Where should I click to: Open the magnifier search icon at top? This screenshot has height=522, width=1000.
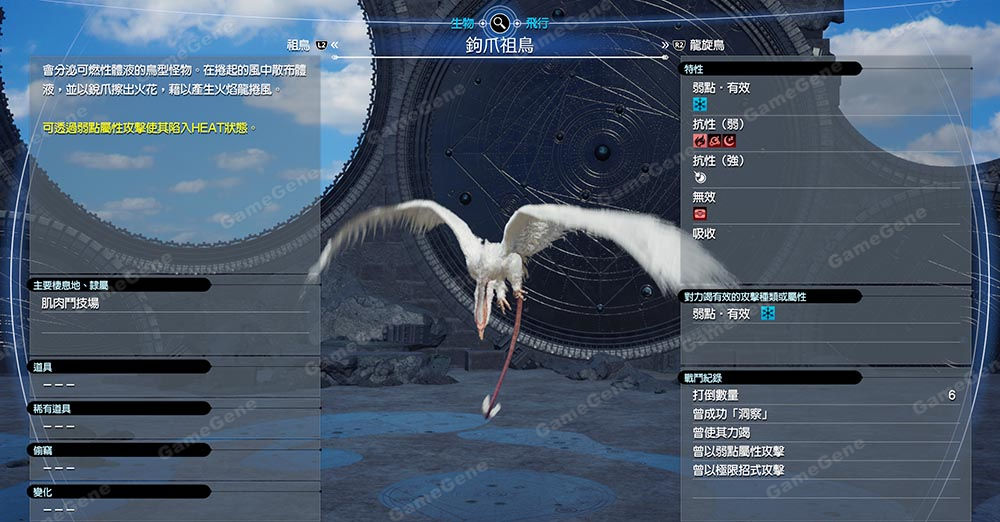coord(499,22)
